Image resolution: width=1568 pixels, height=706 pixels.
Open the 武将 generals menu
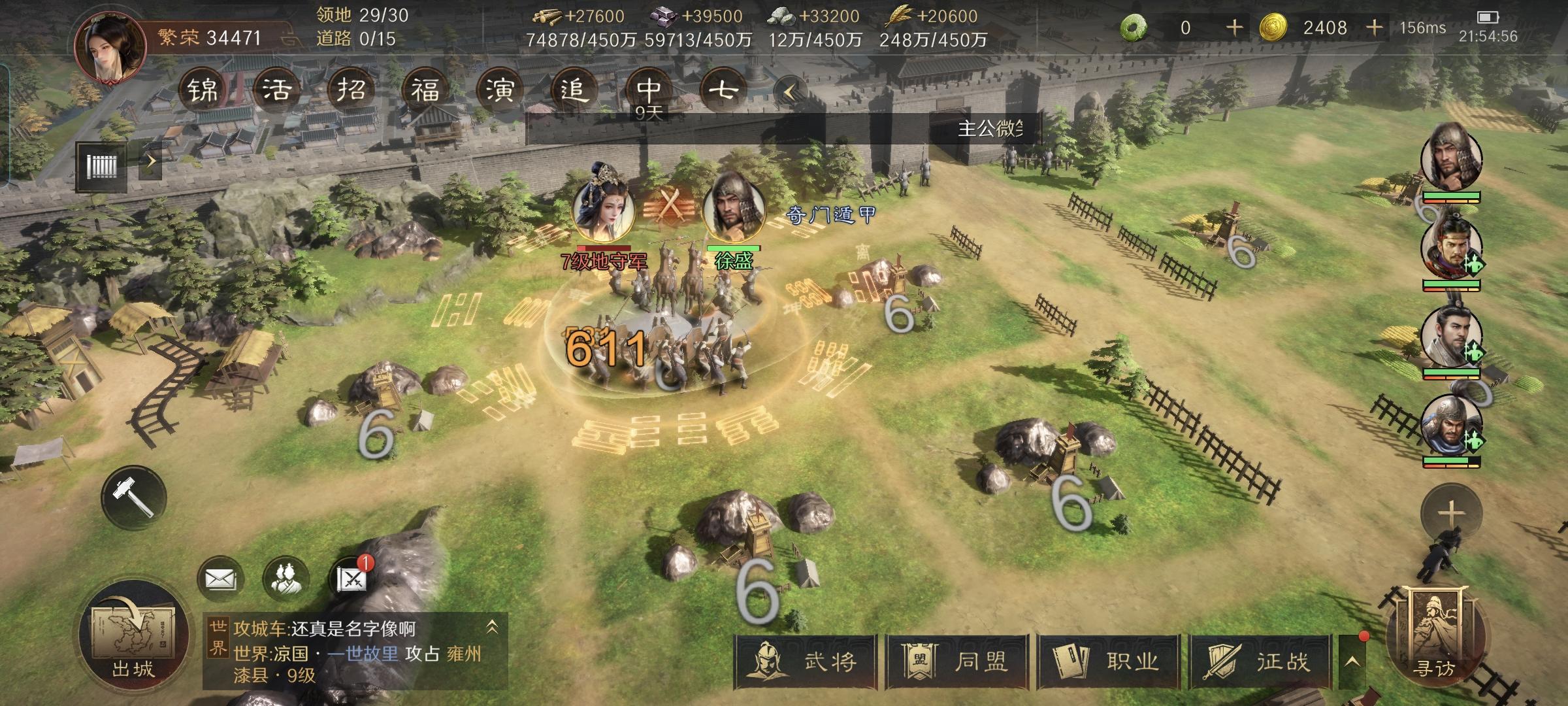(x=805, y=662)
